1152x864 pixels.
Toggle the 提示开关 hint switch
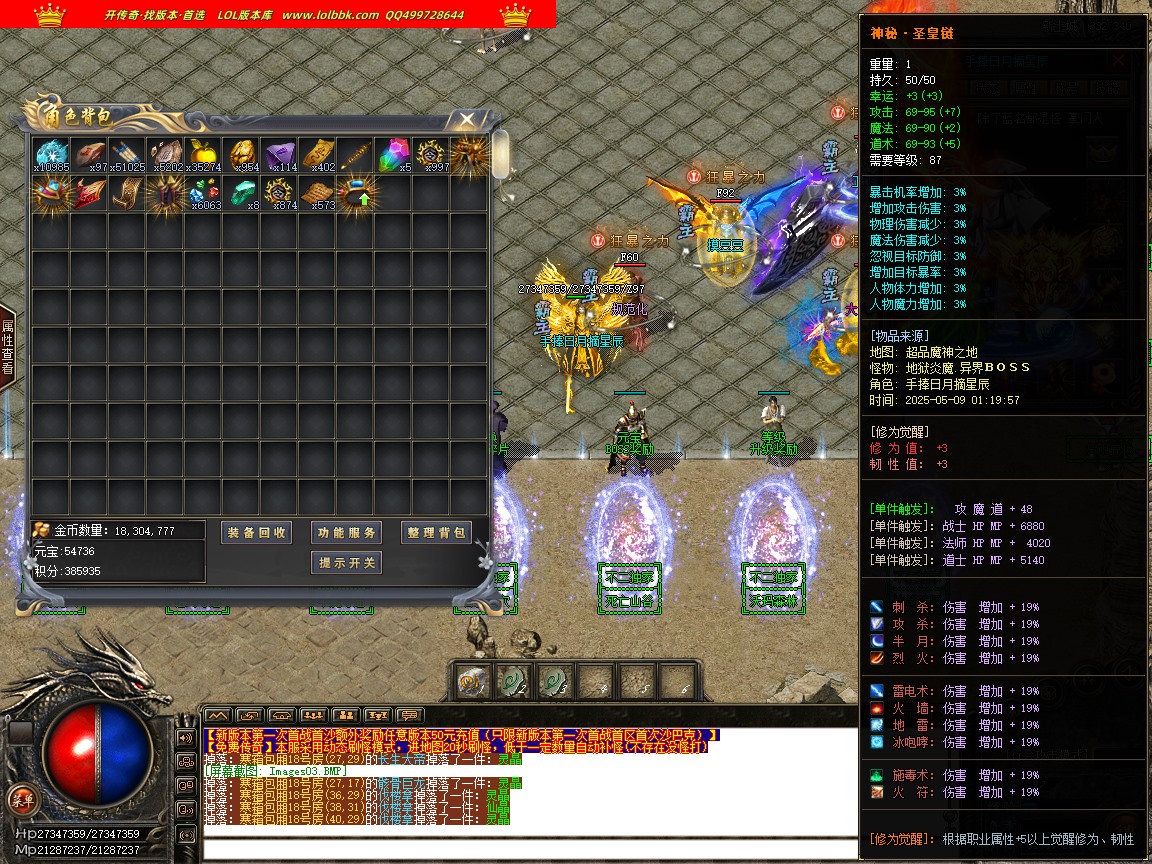346,563
